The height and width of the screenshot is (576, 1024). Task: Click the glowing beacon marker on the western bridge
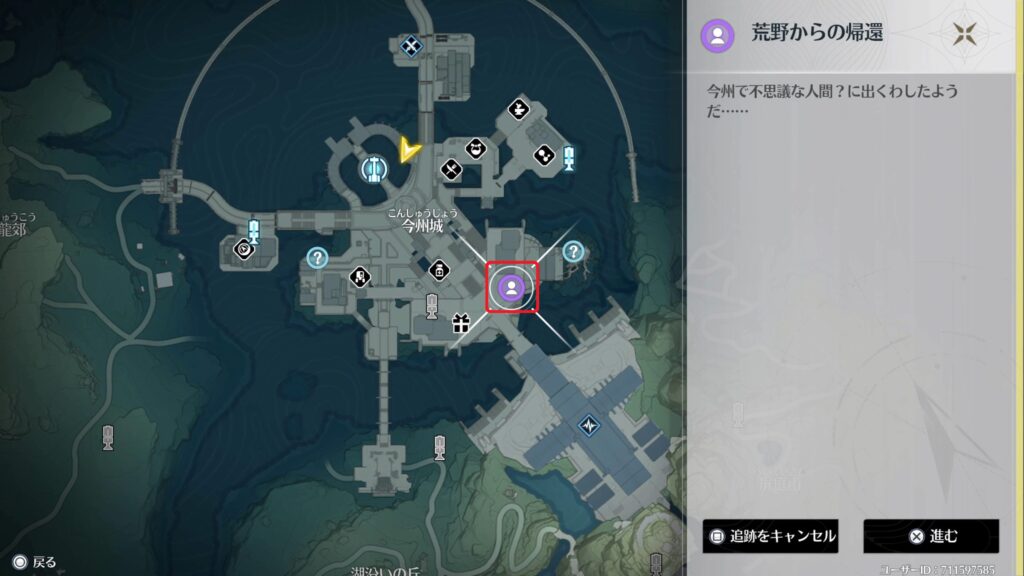click(253, 231)
